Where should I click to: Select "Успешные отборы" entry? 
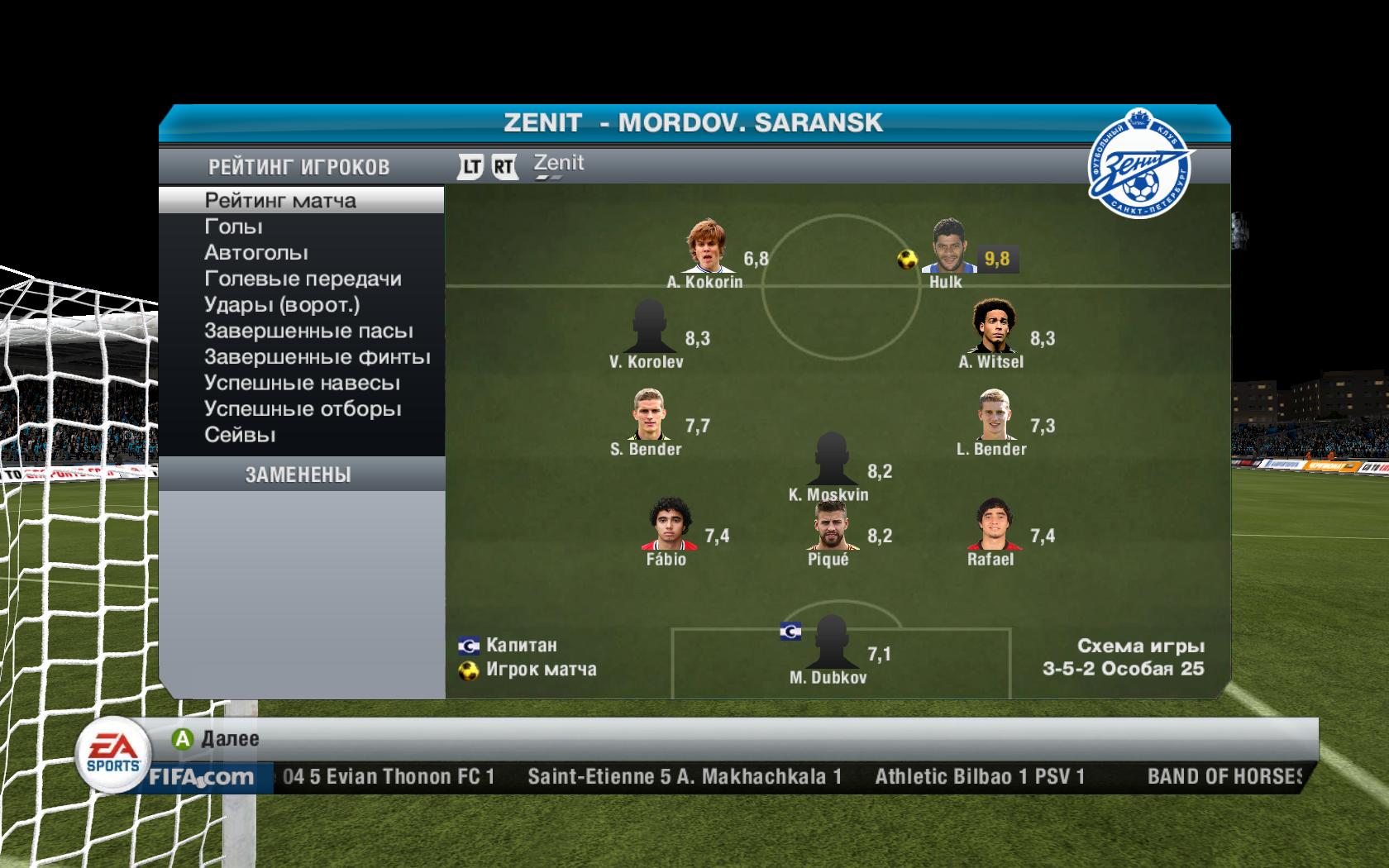coord(303,409)
